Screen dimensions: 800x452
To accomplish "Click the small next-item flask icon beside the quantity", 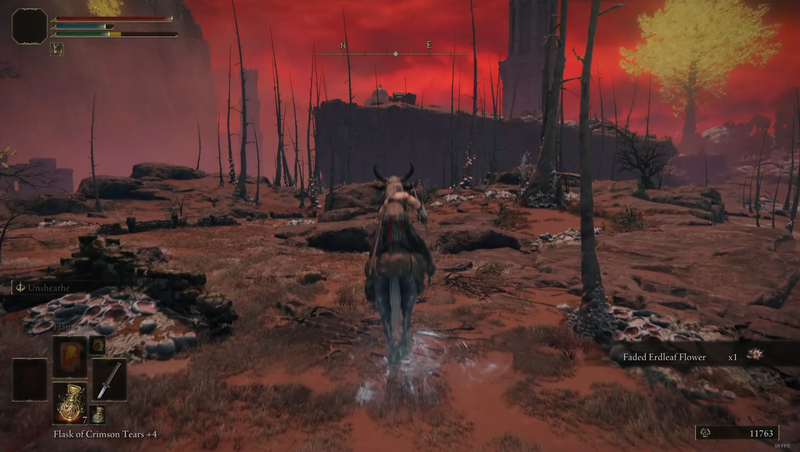I will coord(98,415).
